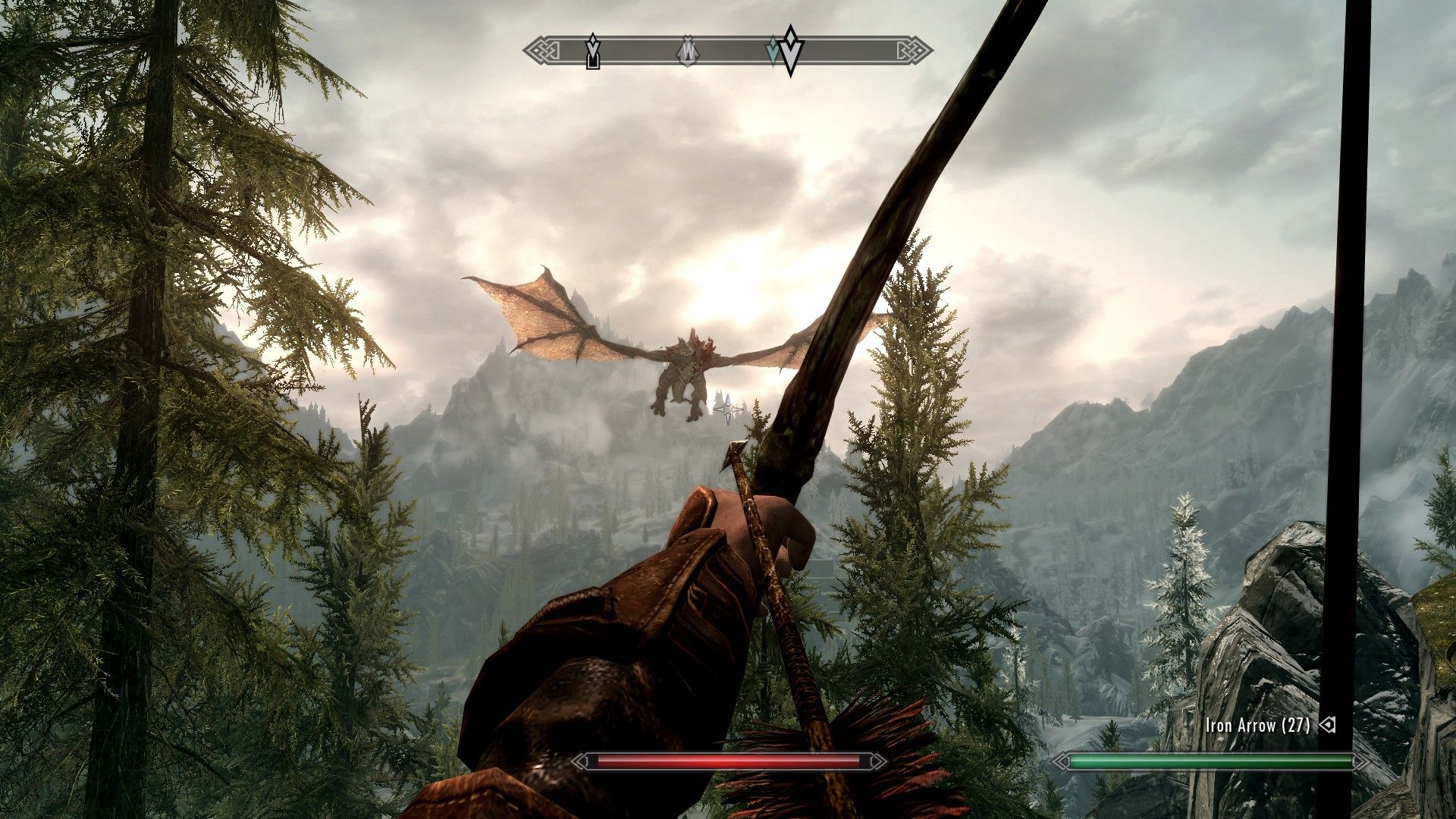Select the teal compass marker
Viewport: 1456px width, 819px height.
773,49
